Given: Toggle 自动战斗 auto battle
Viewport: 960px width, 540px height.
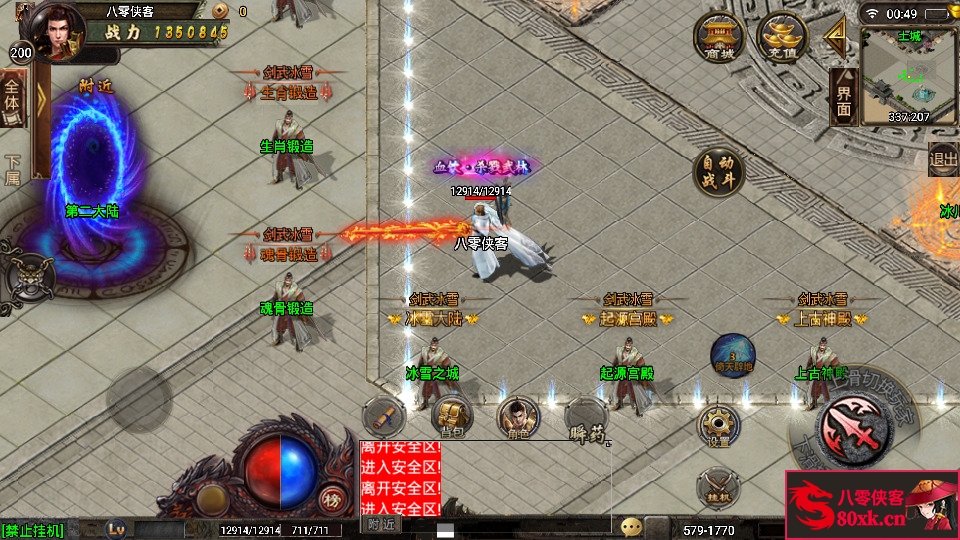Looking at the screenshot, I should (x=719, y=172).
